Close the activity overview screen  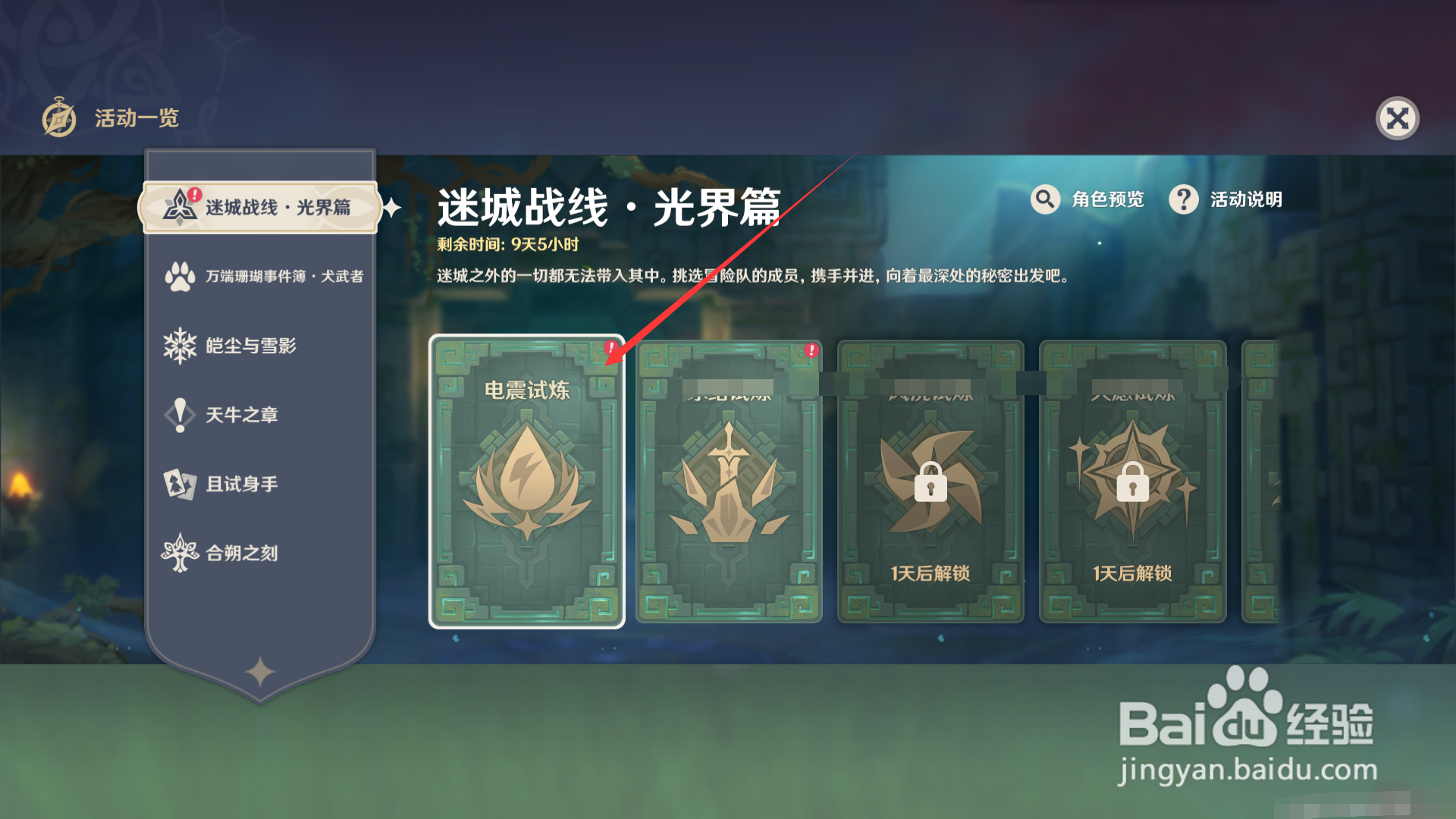tap(1399, 118)
